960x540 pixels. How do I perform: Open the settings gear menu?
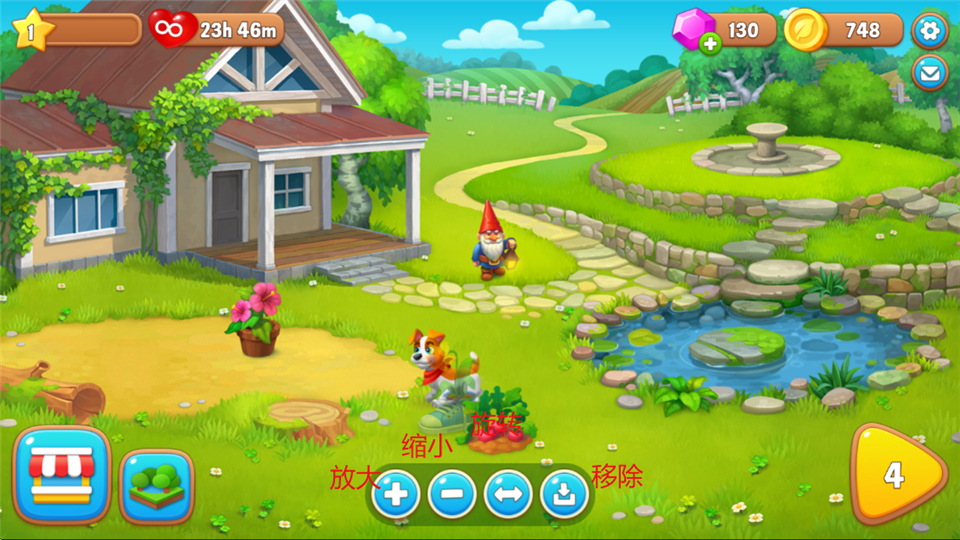[x=930, y=30]
